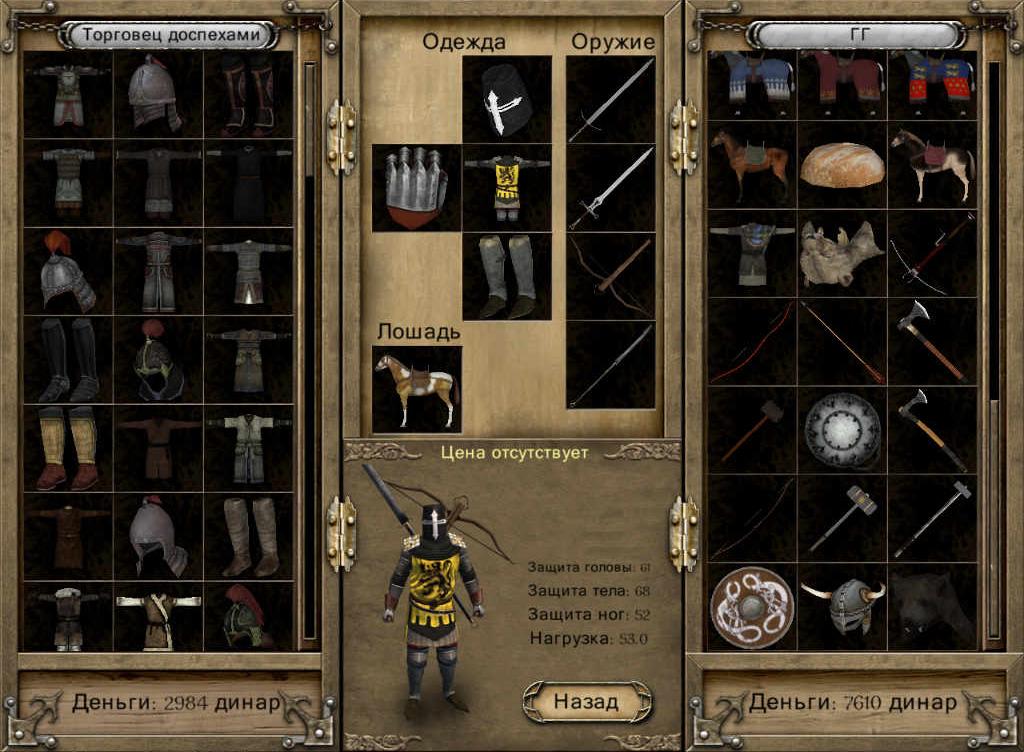Click the Назад button
The height and width of the screenshot is (752, 1024).
point(586,701)
